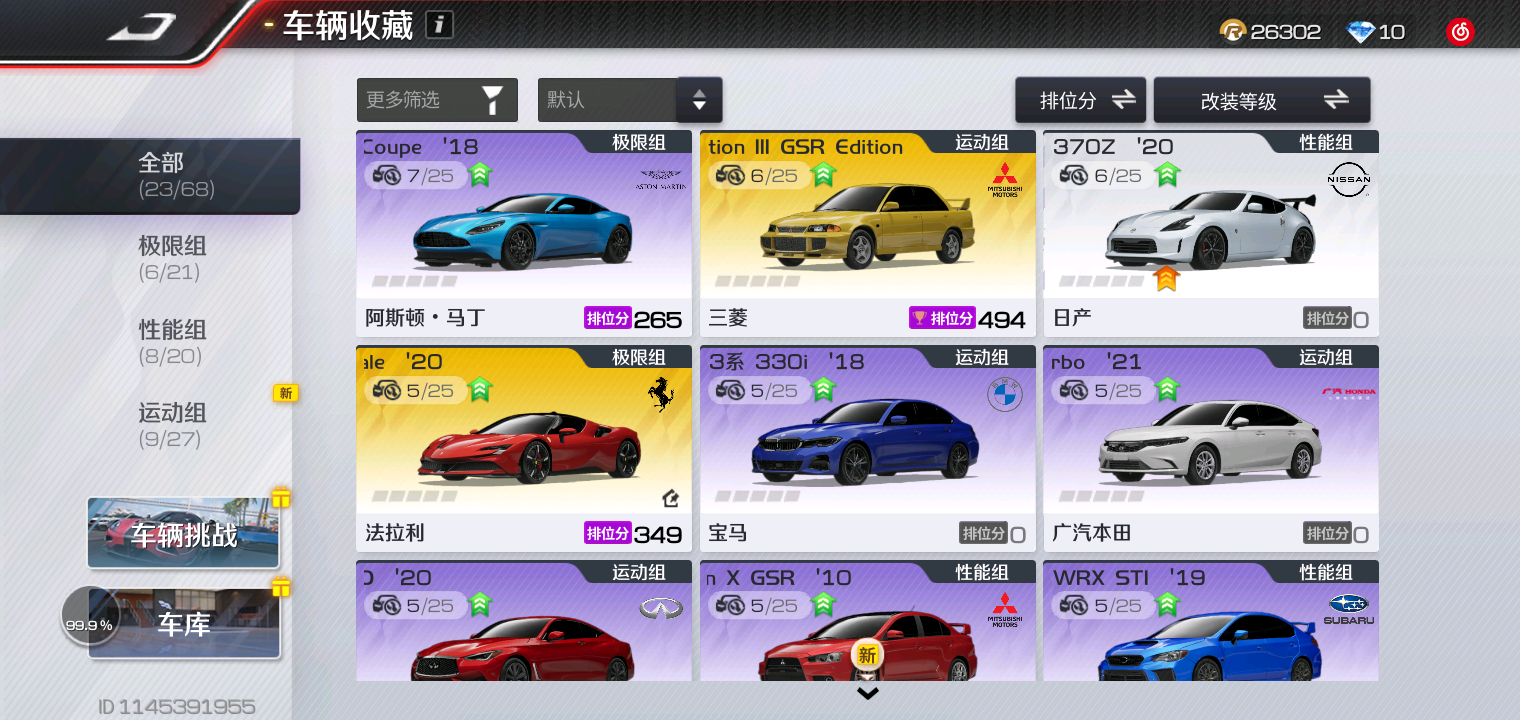Click the diamond currency icon
1520x720 pixels.
pos(1361,32)
